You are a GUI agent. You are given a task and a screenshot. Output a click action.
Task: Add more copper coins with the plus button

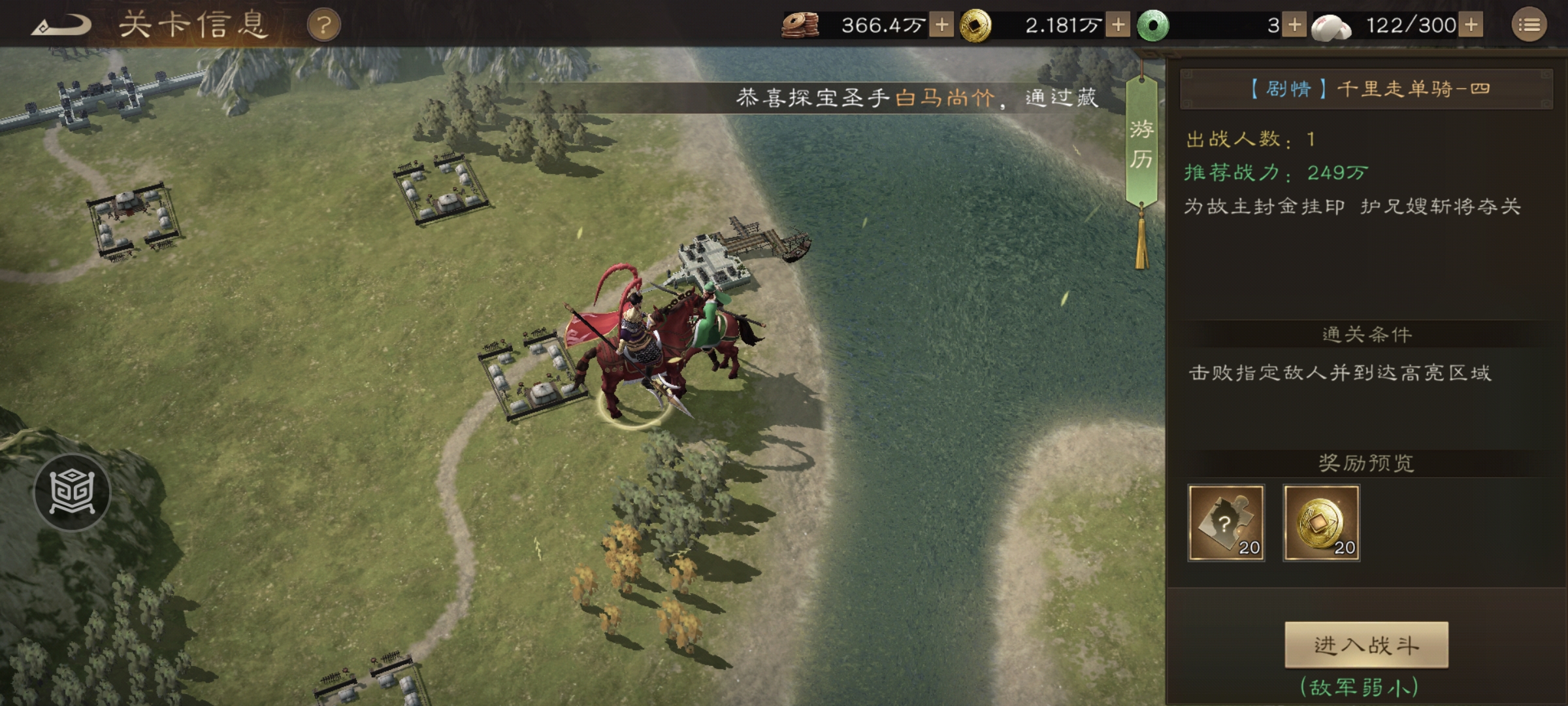tap(941, 25)
